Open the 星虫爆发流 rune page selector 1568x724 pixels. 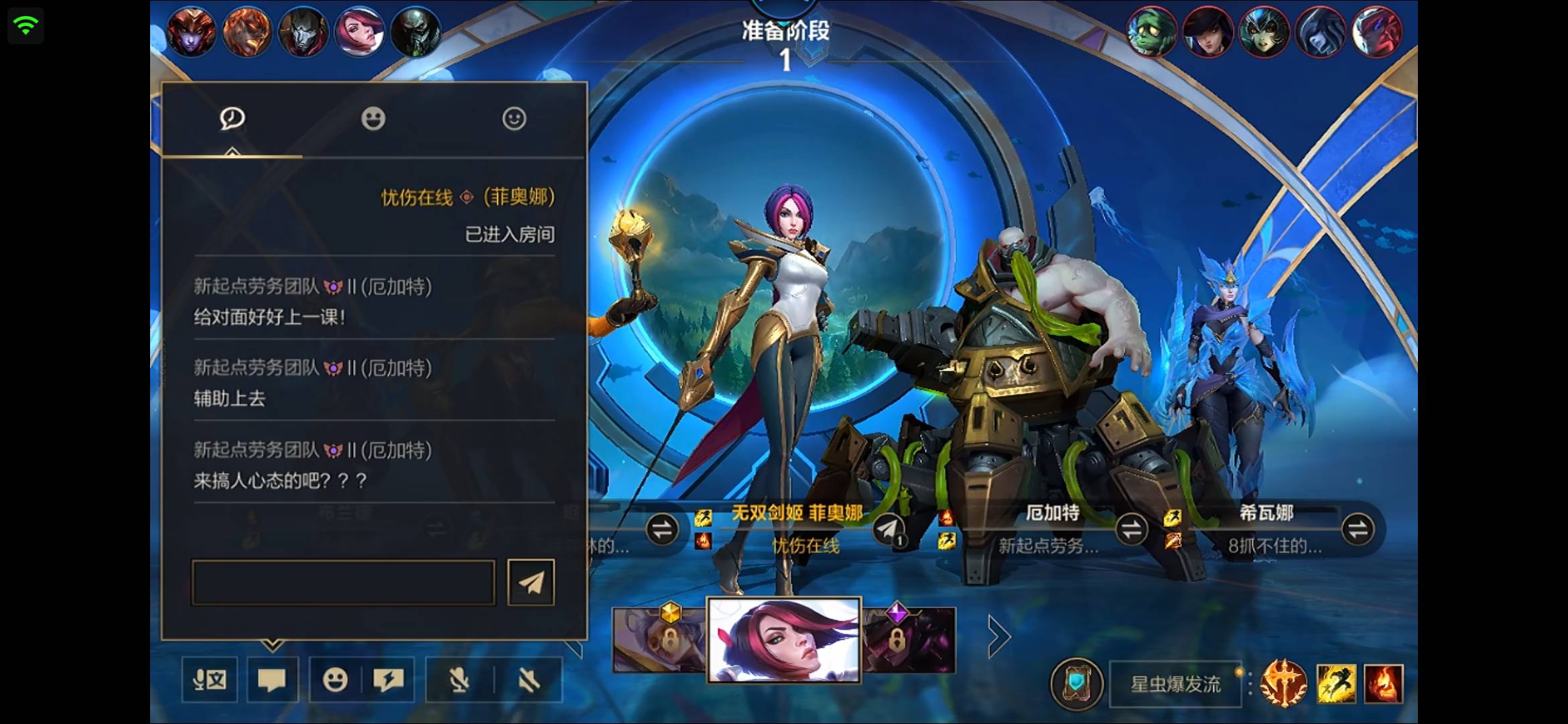click(x=1175, y=684)
